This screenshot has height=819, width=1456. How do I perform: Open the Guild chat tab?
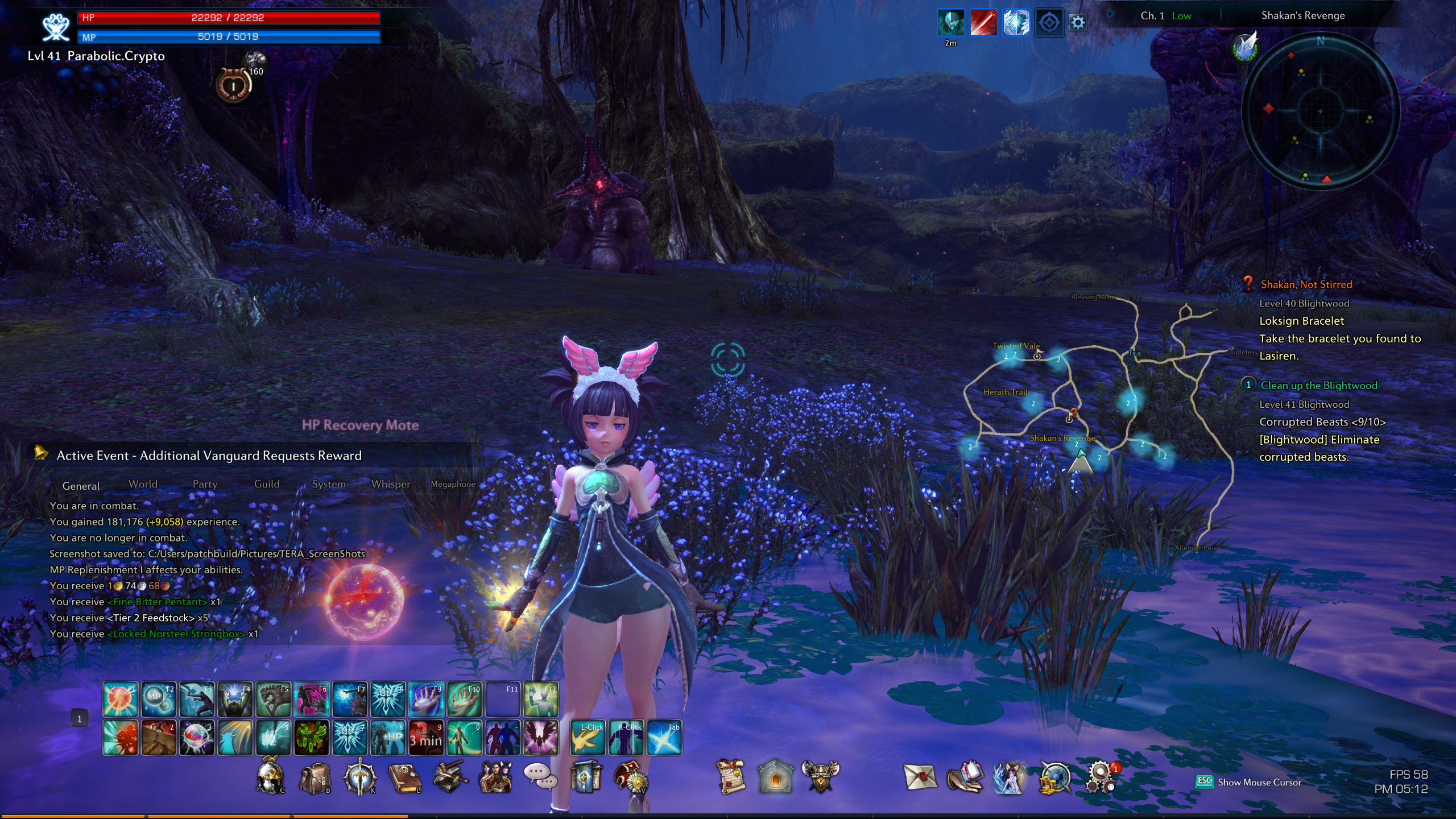pos(267,484)
